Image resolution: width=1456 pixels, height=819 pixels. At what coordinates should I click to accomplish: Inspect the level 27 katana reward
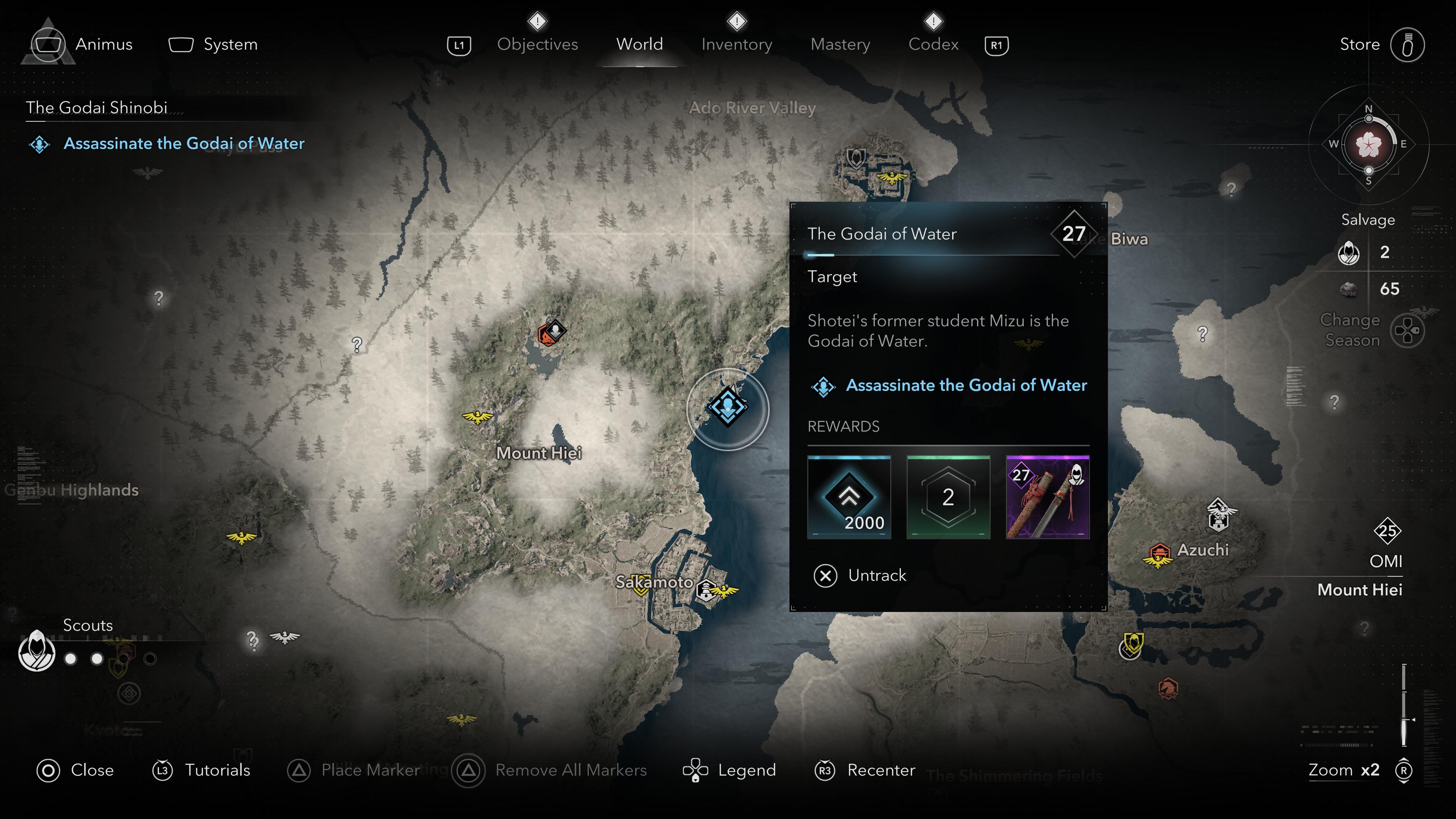1047,497
